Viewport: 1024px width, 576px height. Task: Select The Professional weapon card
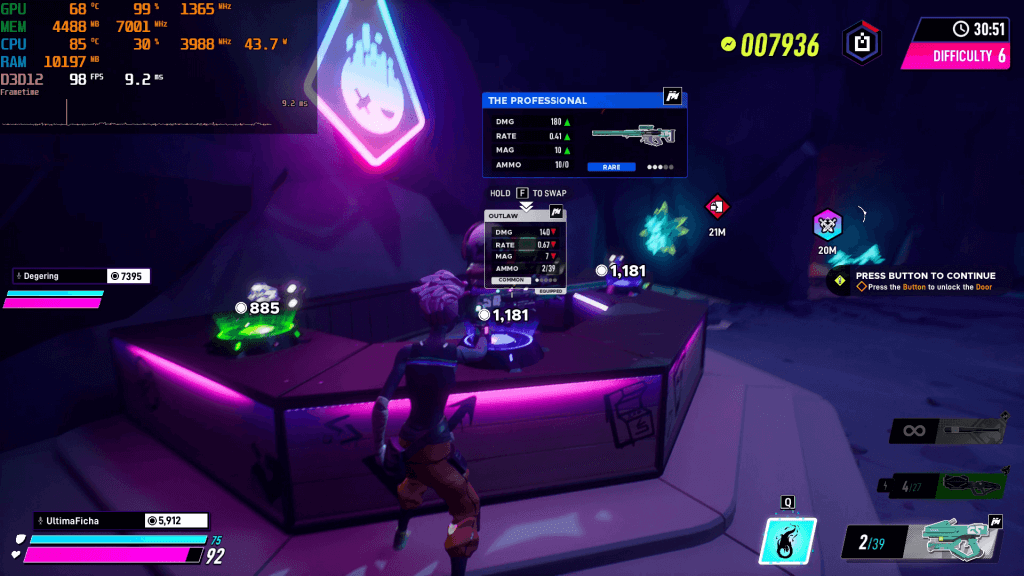click(x=585, y=135)
